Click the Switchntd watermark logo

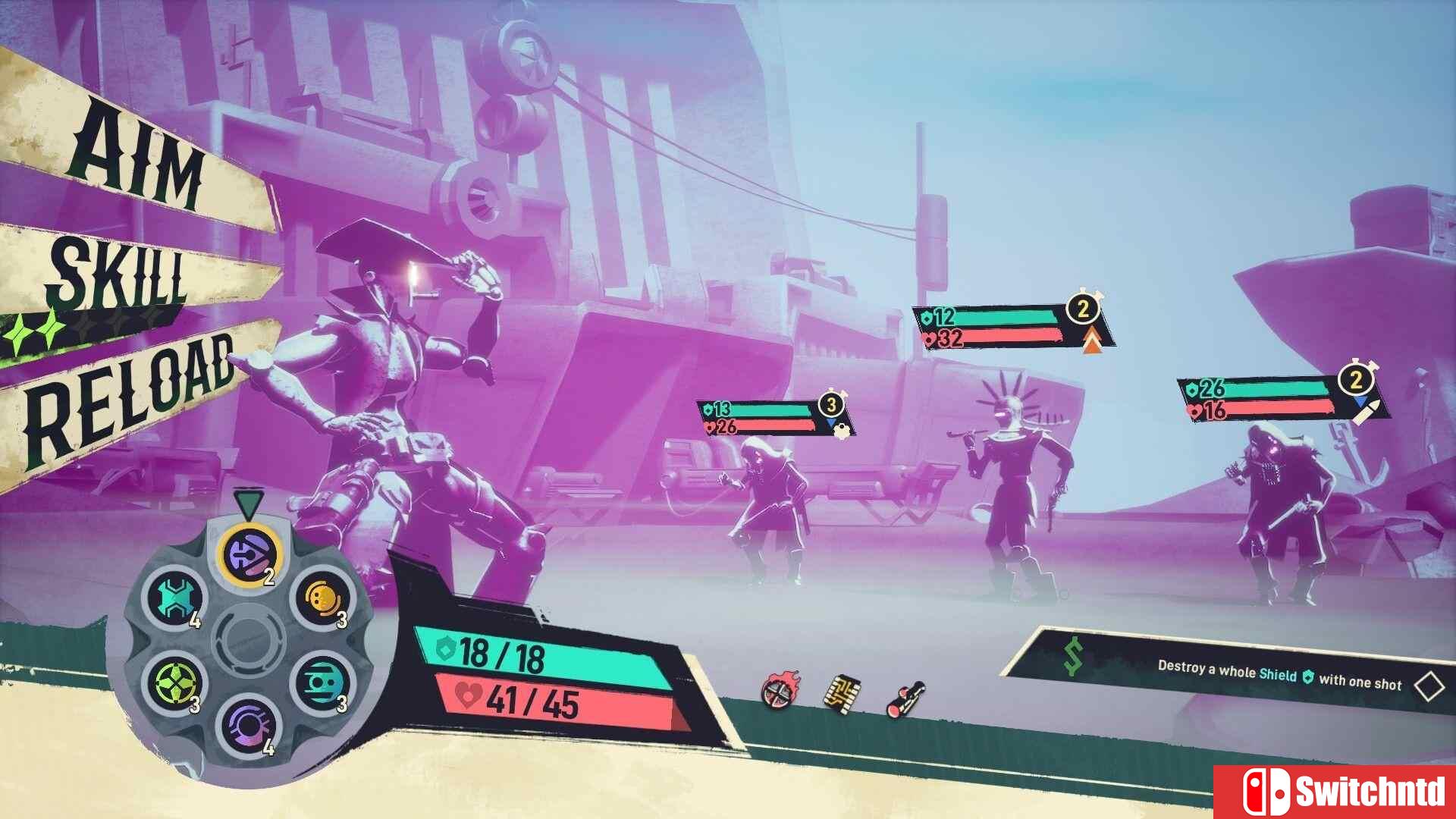[1335, 792]
